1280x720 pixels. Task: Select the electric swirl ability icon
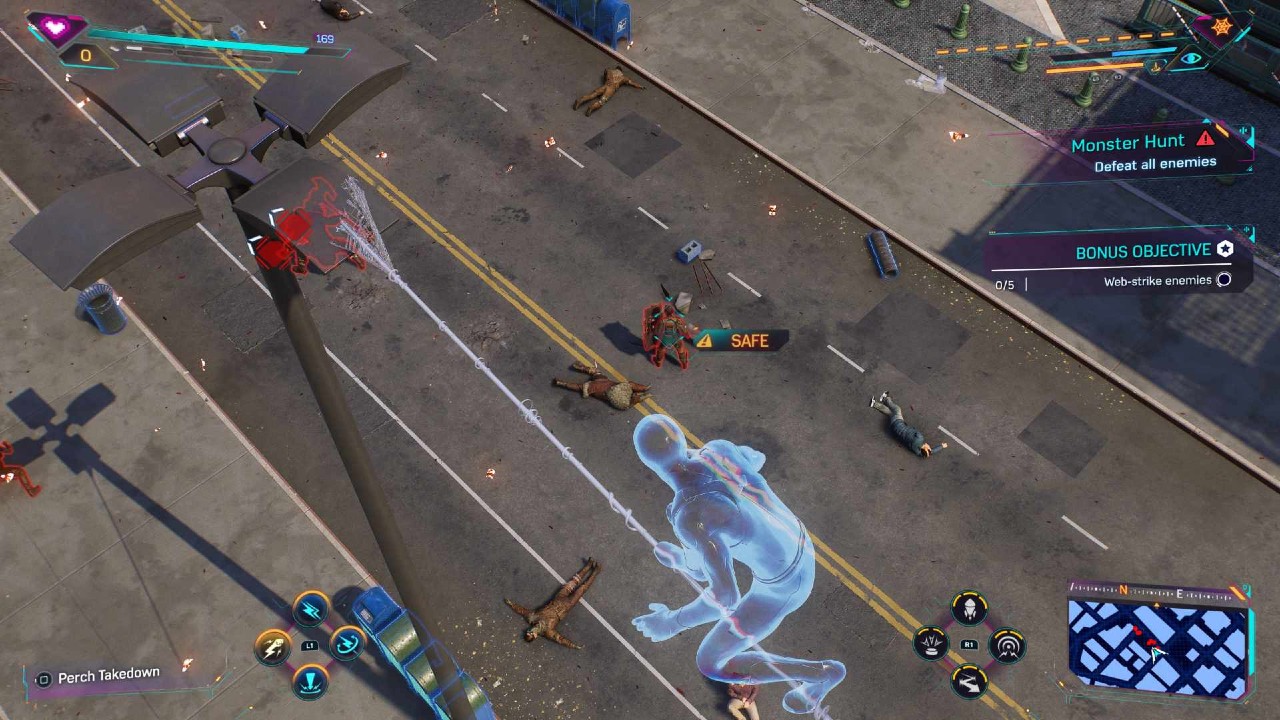347,644
